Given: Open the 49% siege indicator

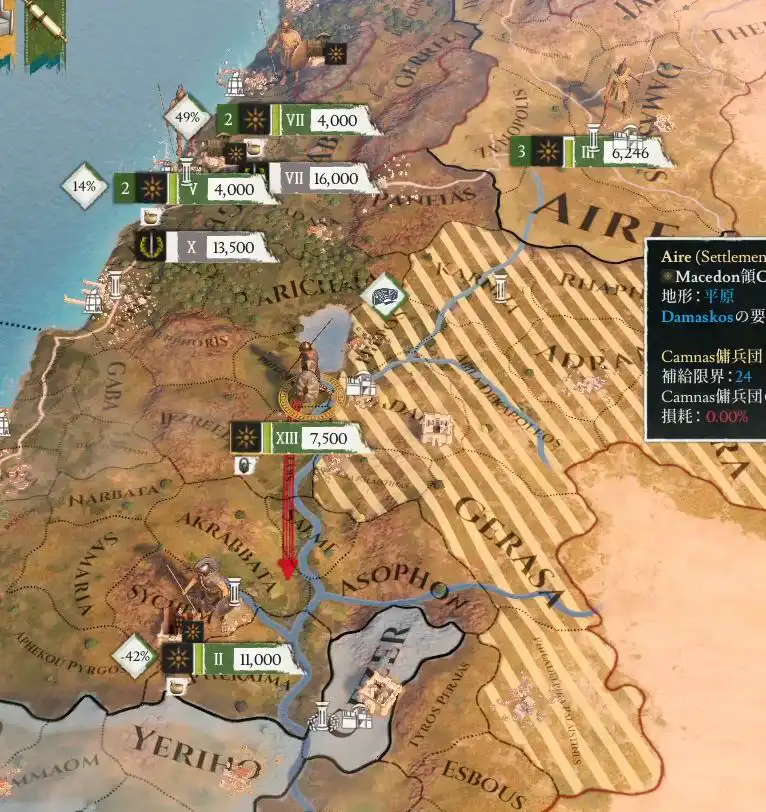Looking at the screenshot, I should tap(188, 117).
